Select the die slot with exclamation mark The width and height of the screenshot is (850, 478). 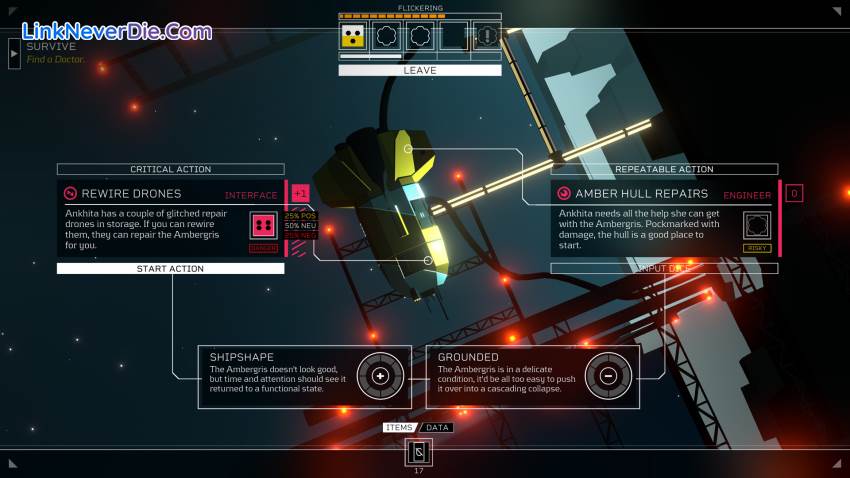(x=486, y=37)
